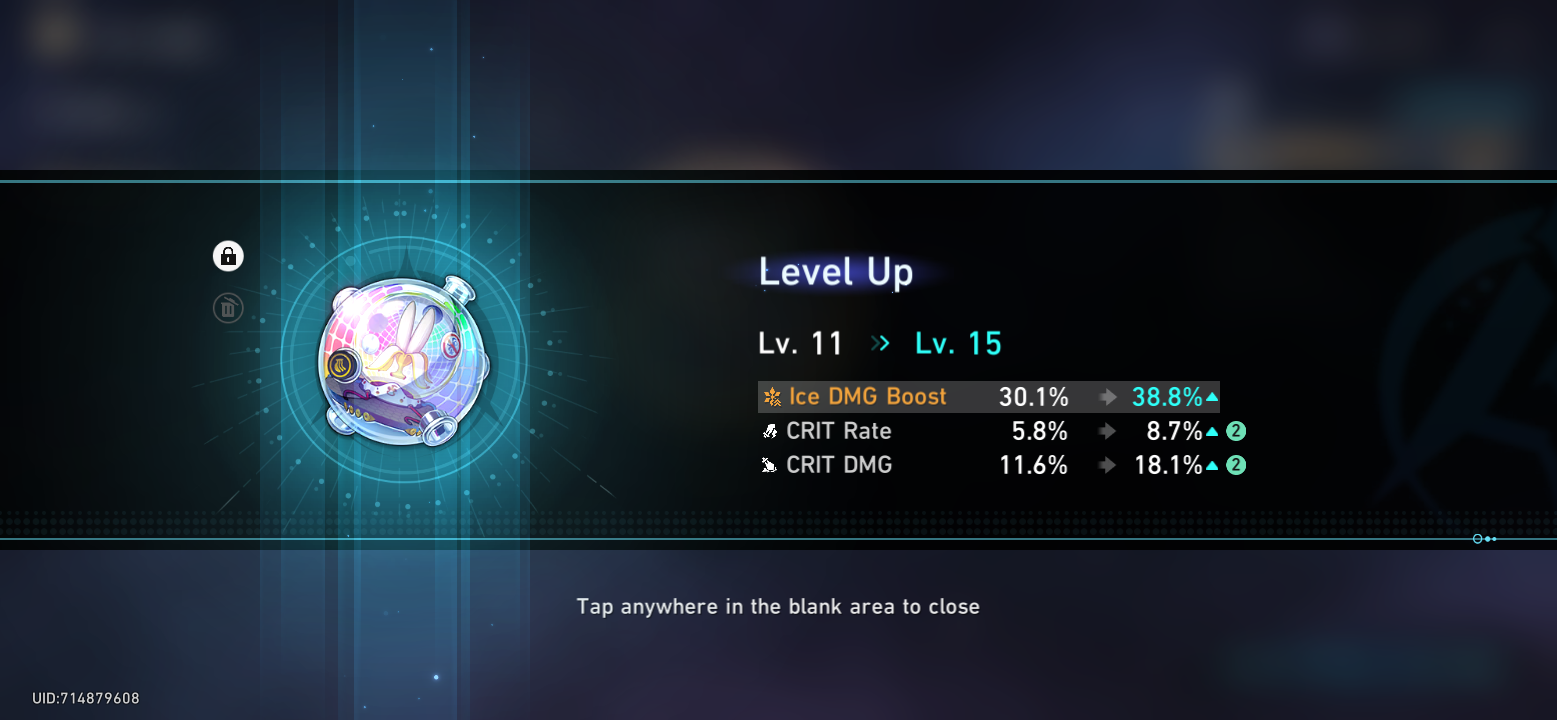This screenshot has height=720, width=1557.
Task: Click the green 2 badge next to CRIT DMG
Action: point(1237,465)
